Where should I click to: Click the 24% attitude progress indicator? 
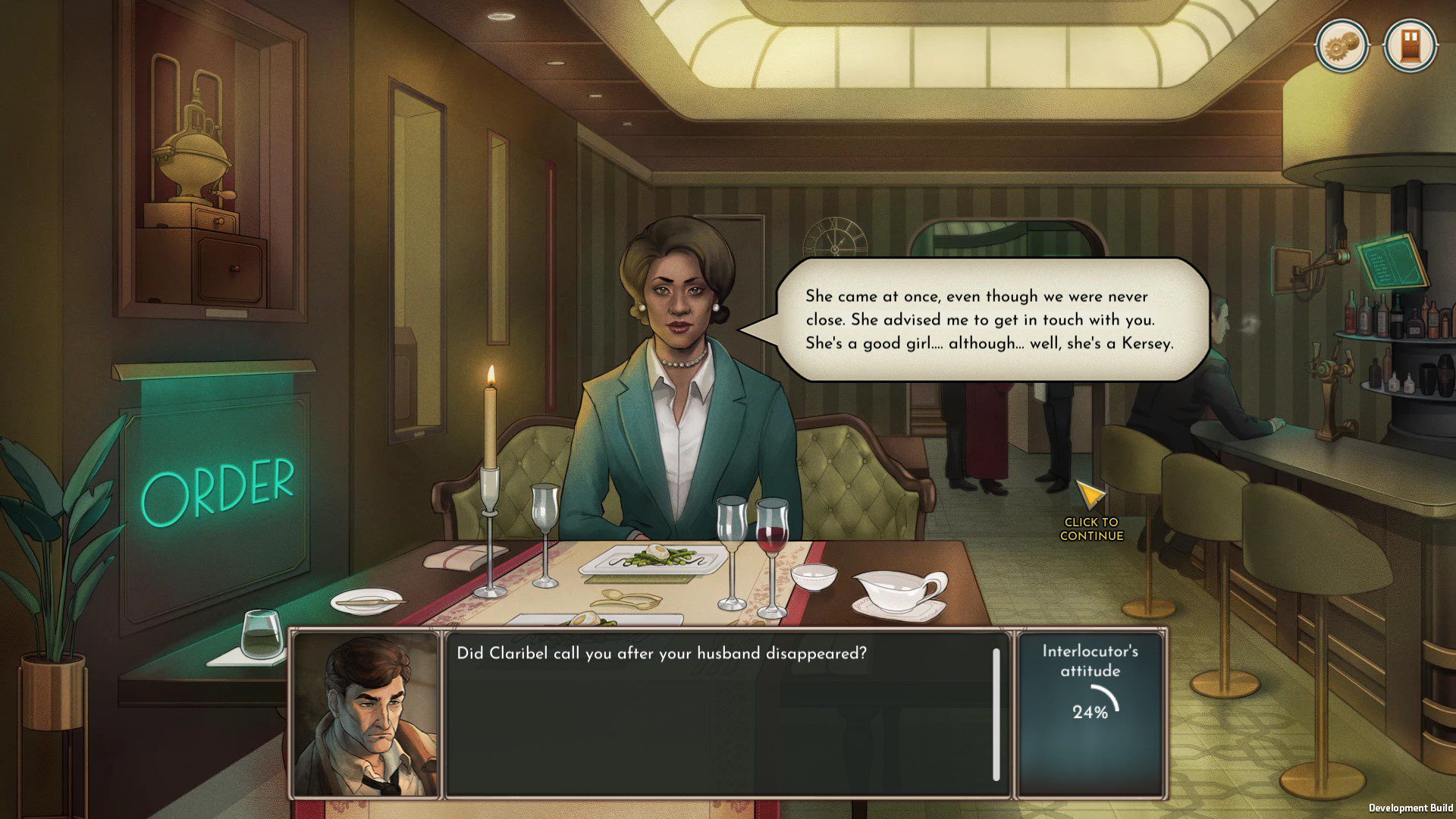pos(1089,711)
